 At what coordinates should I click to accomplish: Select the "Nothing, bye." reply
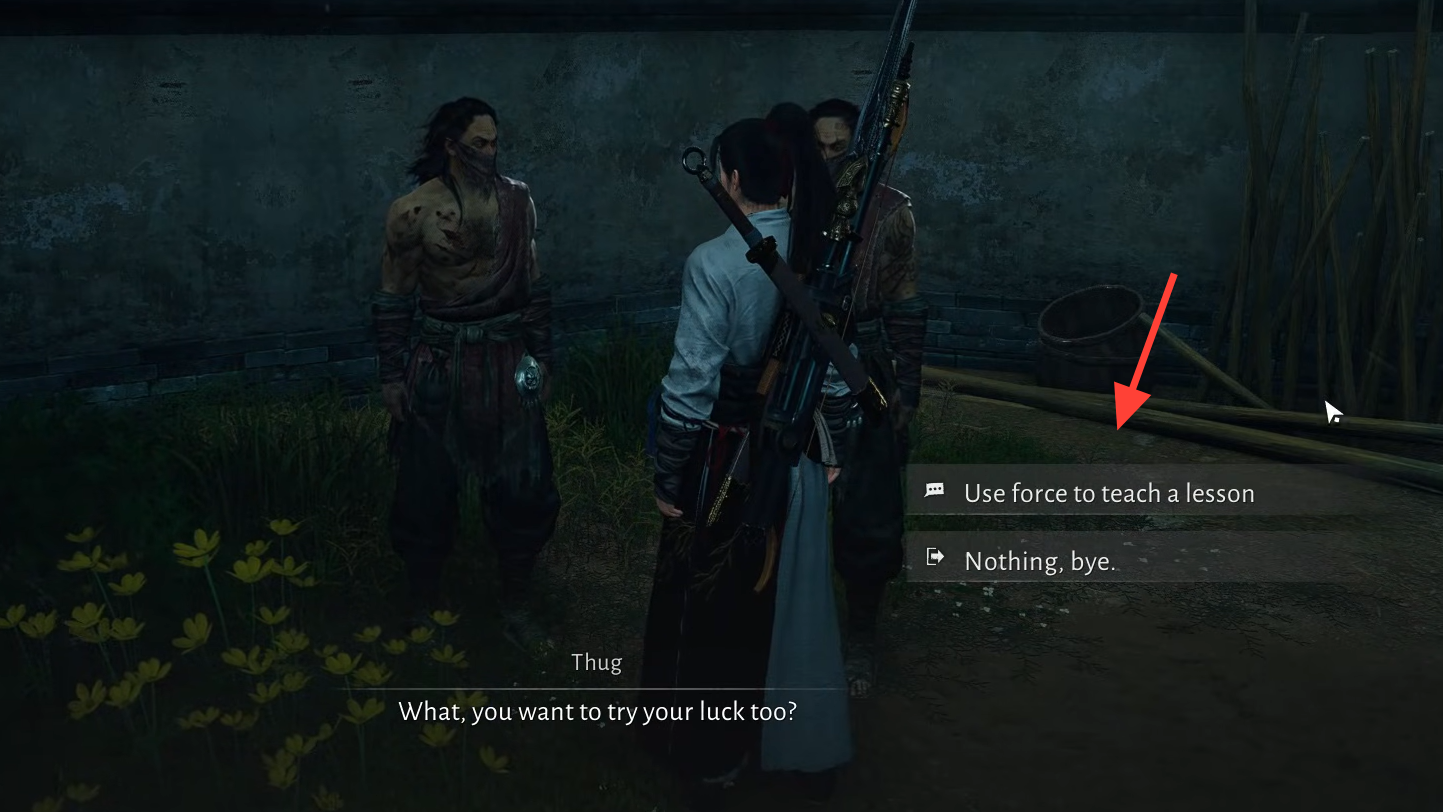click(1039, 561)
